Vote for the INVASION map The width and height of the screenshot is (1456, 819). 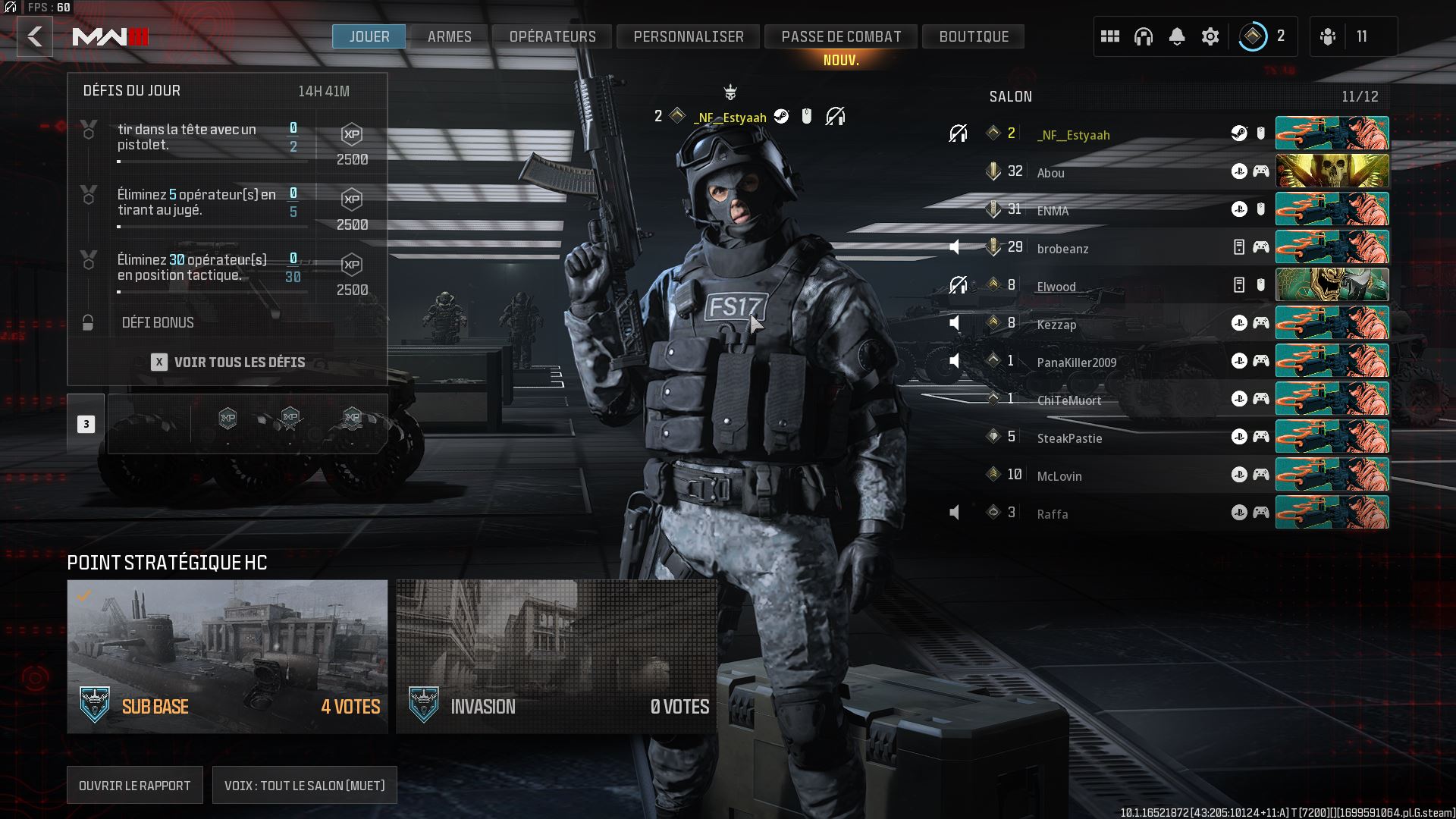[556, 656]
